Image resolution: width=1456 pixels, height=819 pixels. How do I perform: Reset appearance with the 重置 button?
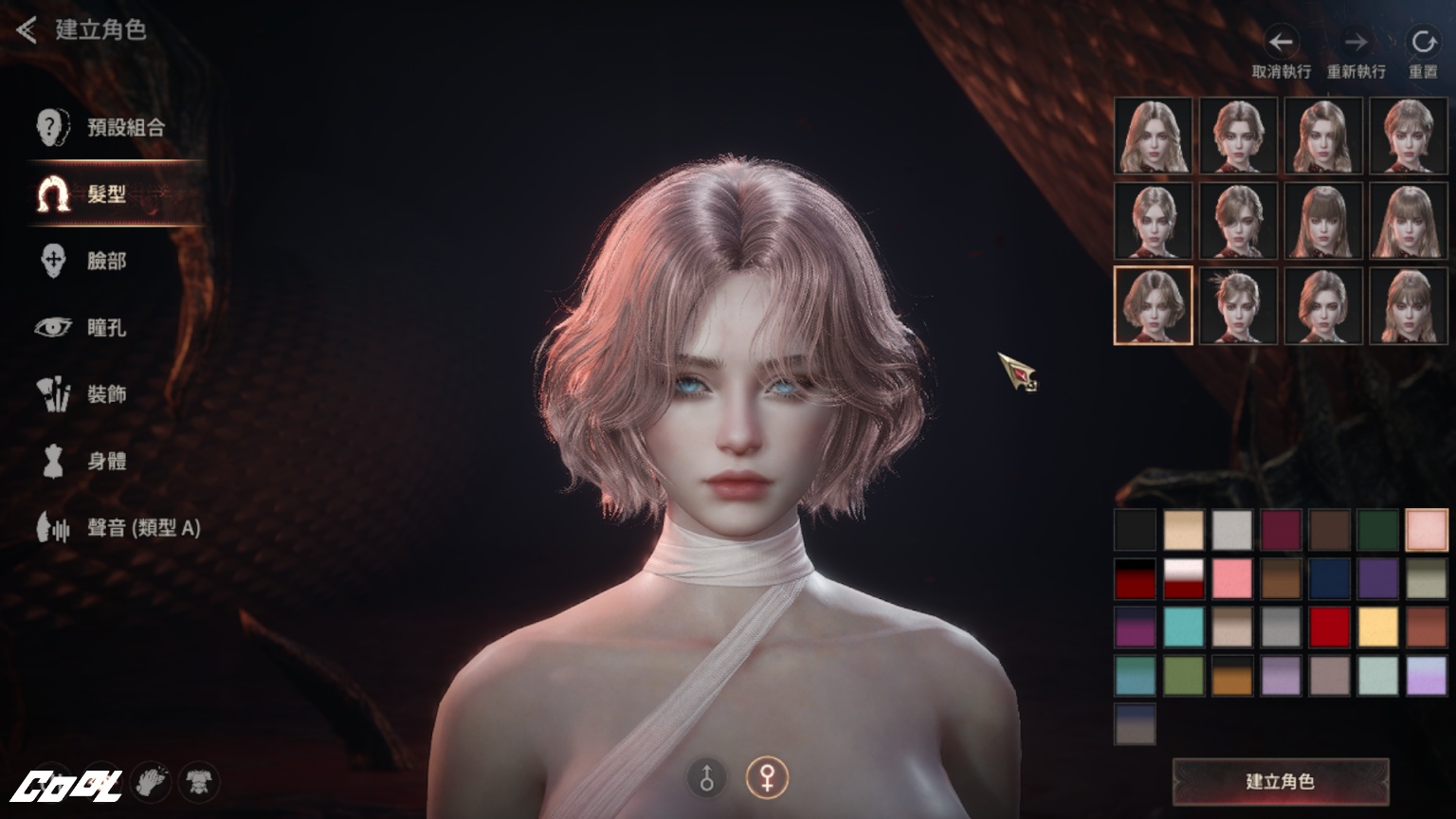pos(1422,43)
